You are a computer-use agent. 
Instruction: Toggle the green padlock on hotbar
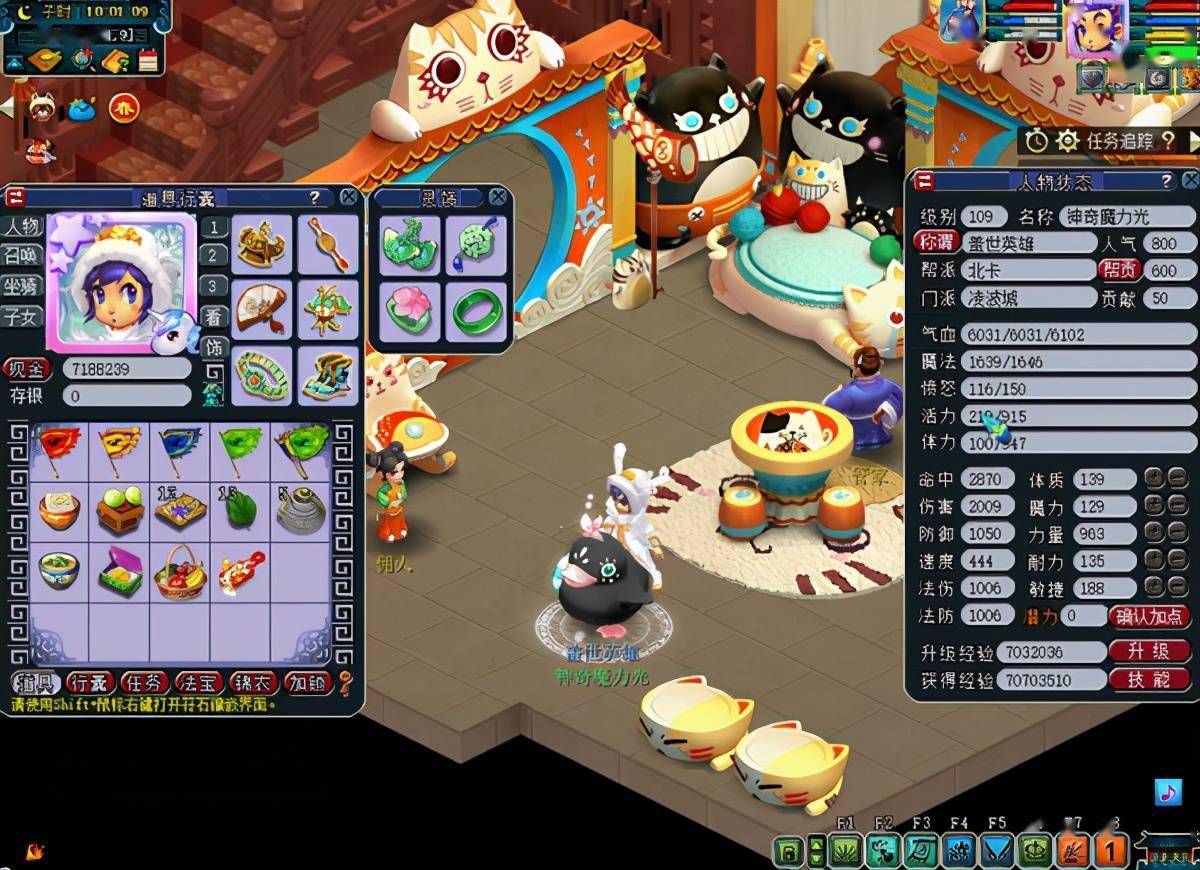[x=789, y=851]
